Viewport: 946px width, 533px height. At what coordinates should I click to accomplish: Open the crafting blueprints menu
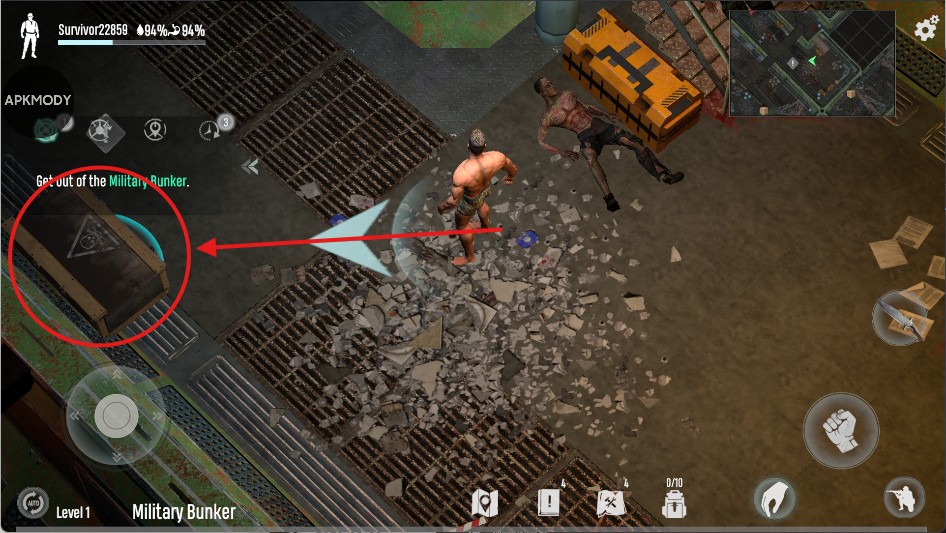tap(611, 501)
